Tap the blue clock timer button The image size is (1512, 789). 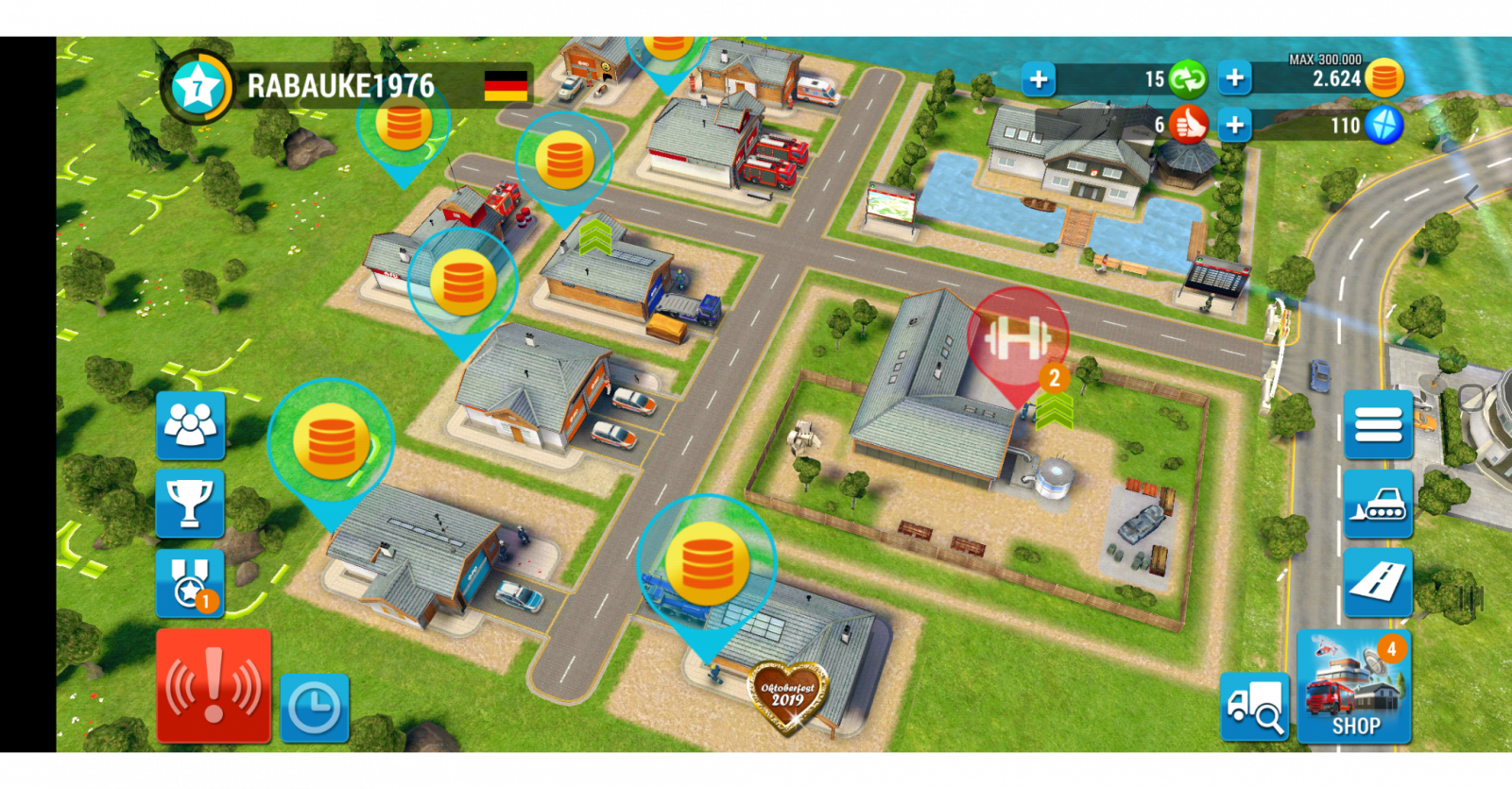point(315,707)
